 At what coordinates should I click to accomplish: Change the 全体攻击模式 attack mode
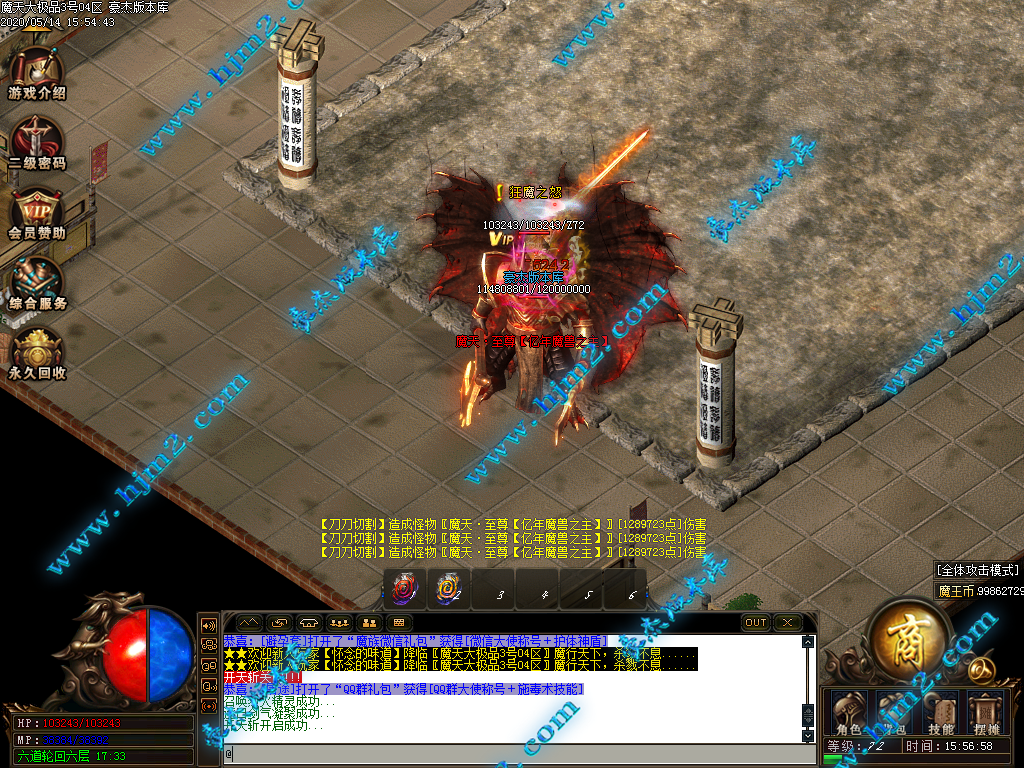[977, 570]
